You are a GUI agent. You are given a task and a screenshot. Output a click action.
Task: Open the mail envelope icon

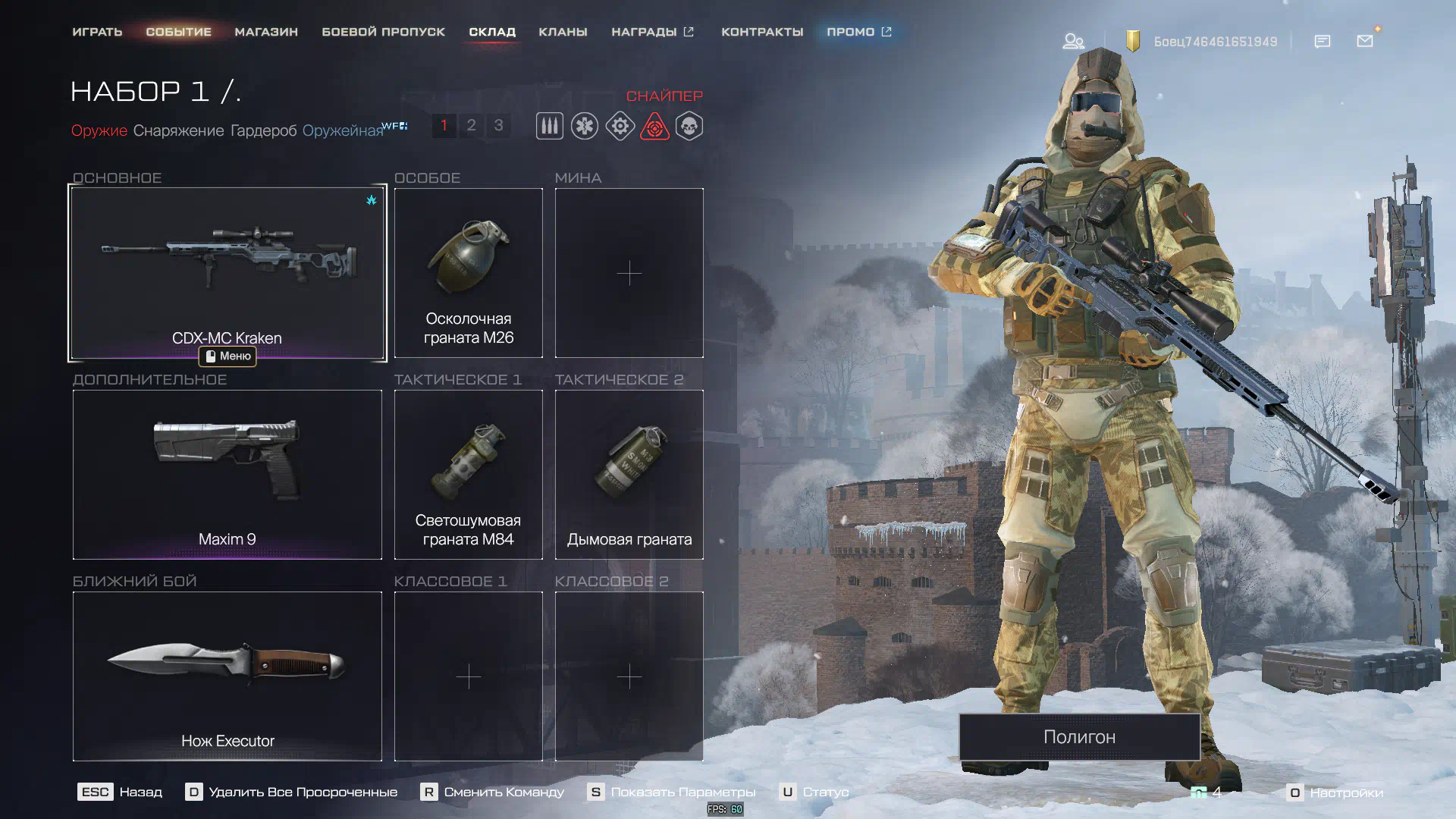pos(1365,41)
